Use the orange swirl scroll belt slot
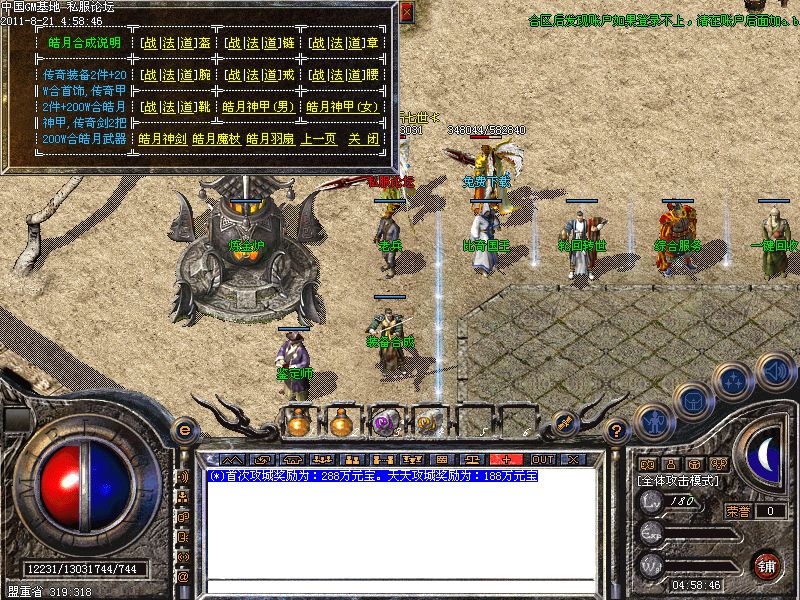This screenshot has width=800, height=600. point(428,421)
